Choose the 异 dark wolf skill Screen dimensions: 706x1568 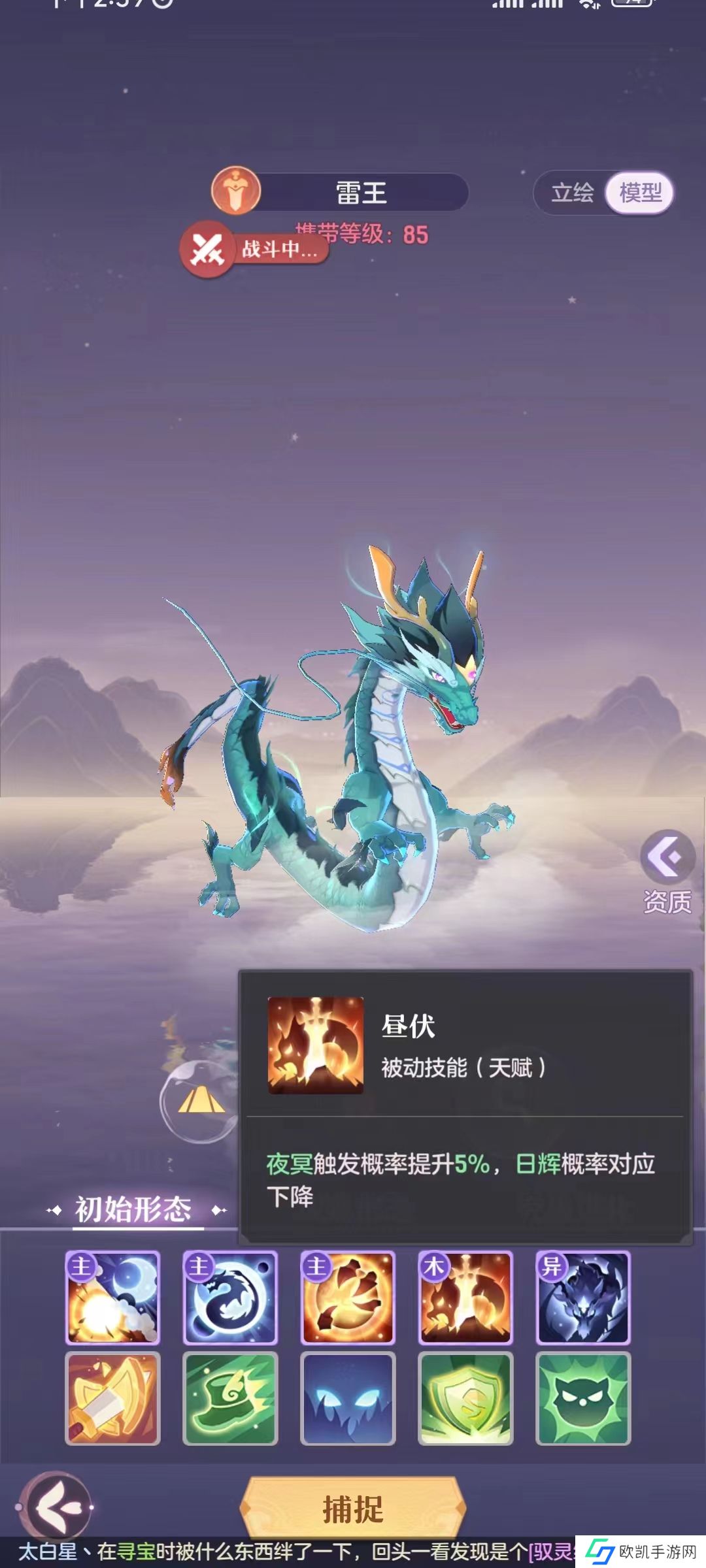(583, 1298)
